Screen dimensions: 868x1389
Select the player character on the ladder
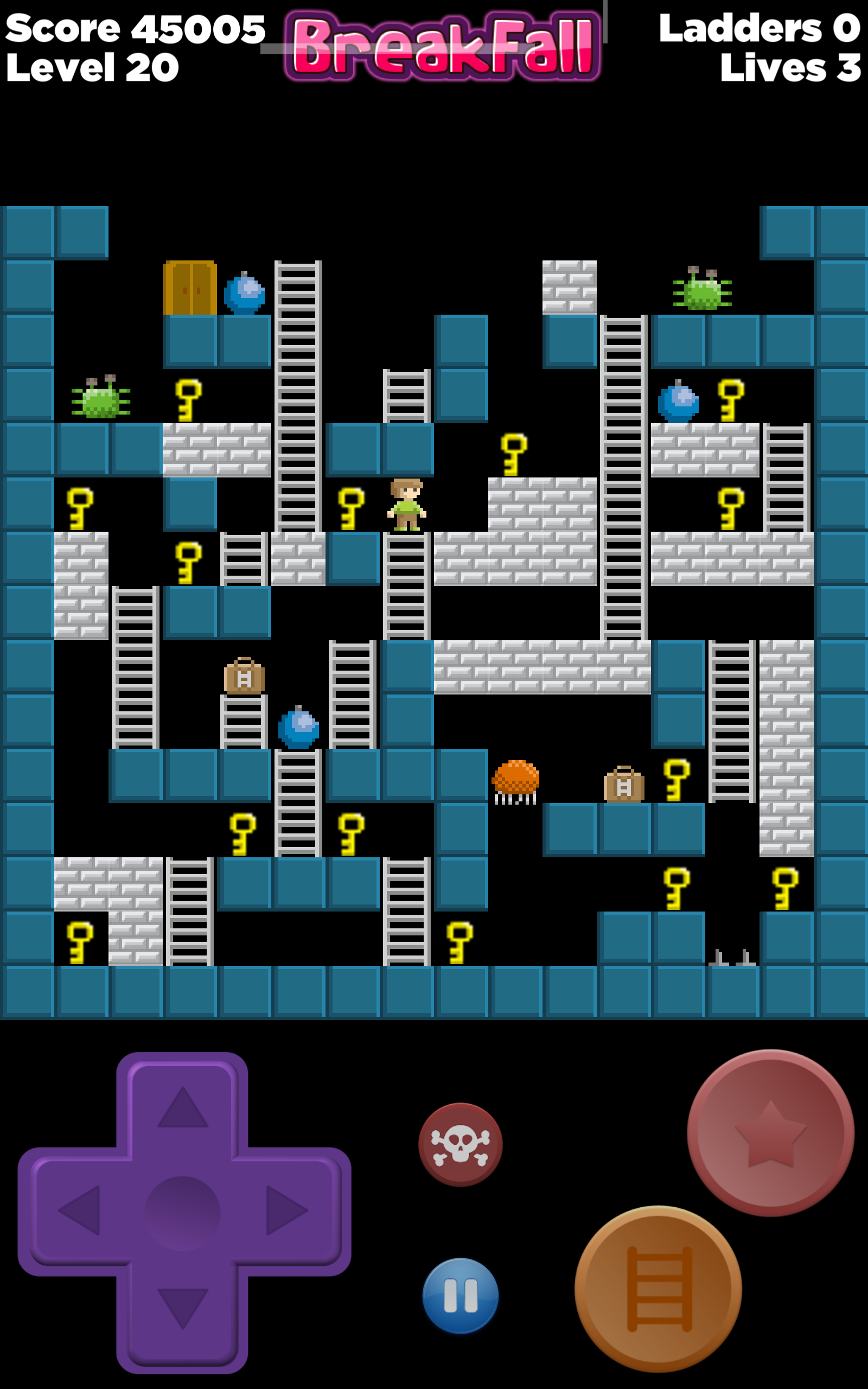(x=407, y=504)
